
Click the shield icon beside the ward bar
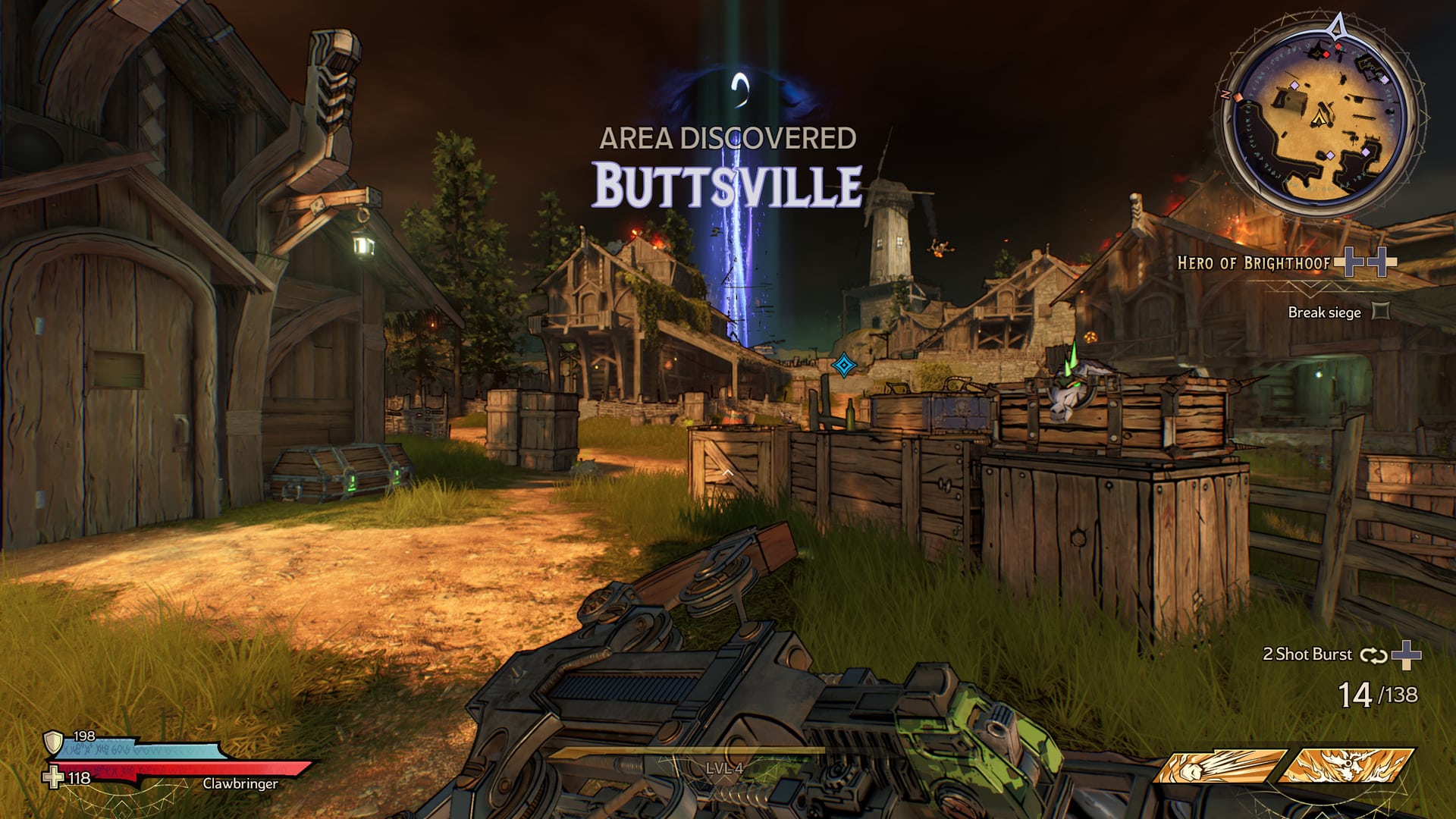[x=53, y=742]
